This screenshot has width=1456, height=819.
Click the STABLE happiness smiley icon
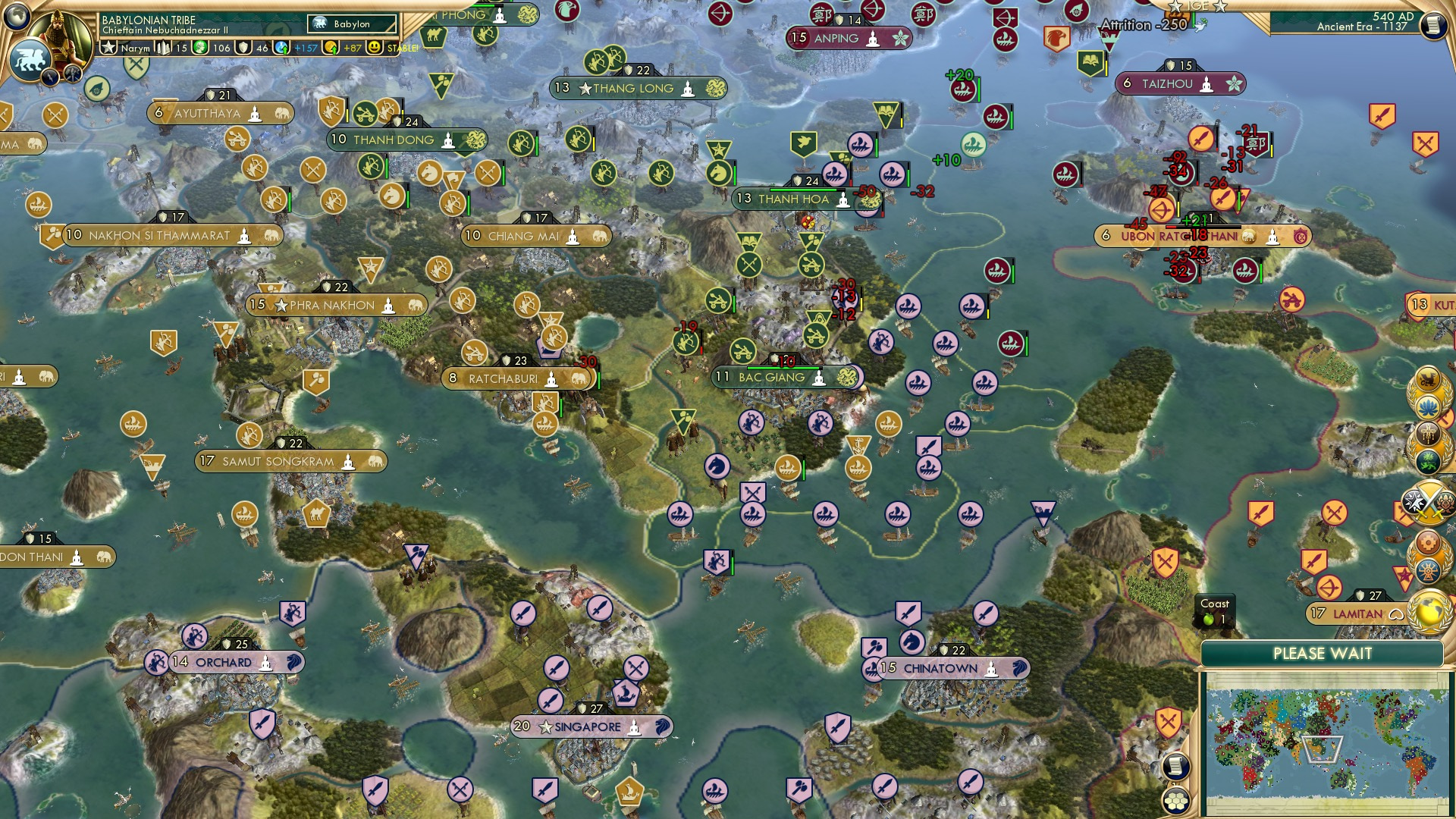374,48
